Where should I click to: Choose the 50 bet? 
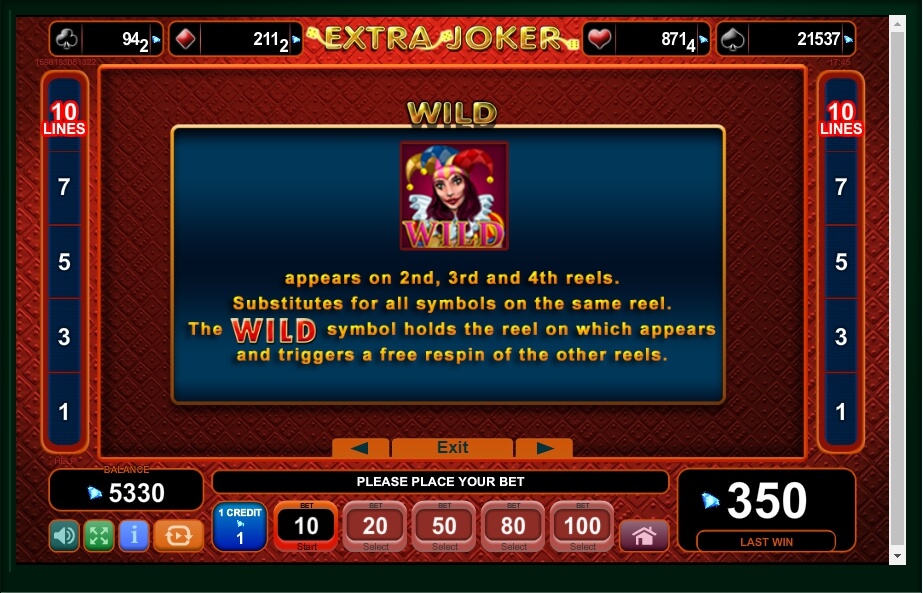(x=445, y=526)
